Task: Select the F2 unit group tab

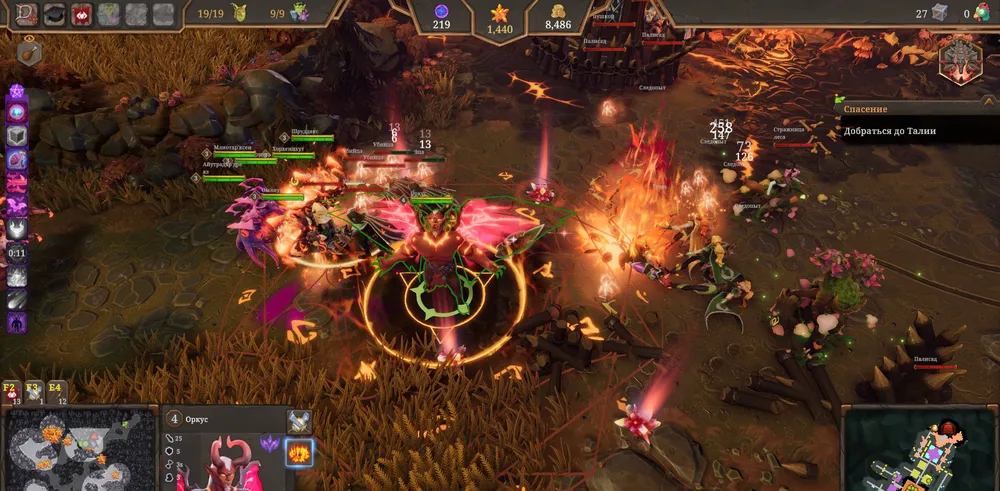Action: click(x=11, y=392)
